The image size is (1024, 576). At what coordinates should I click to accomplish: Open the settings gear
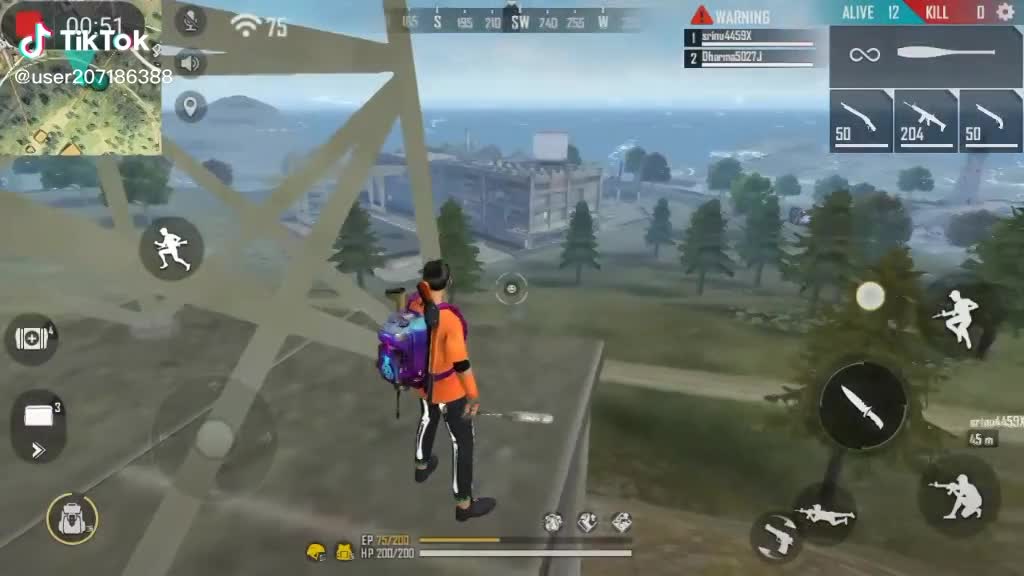1005,13
